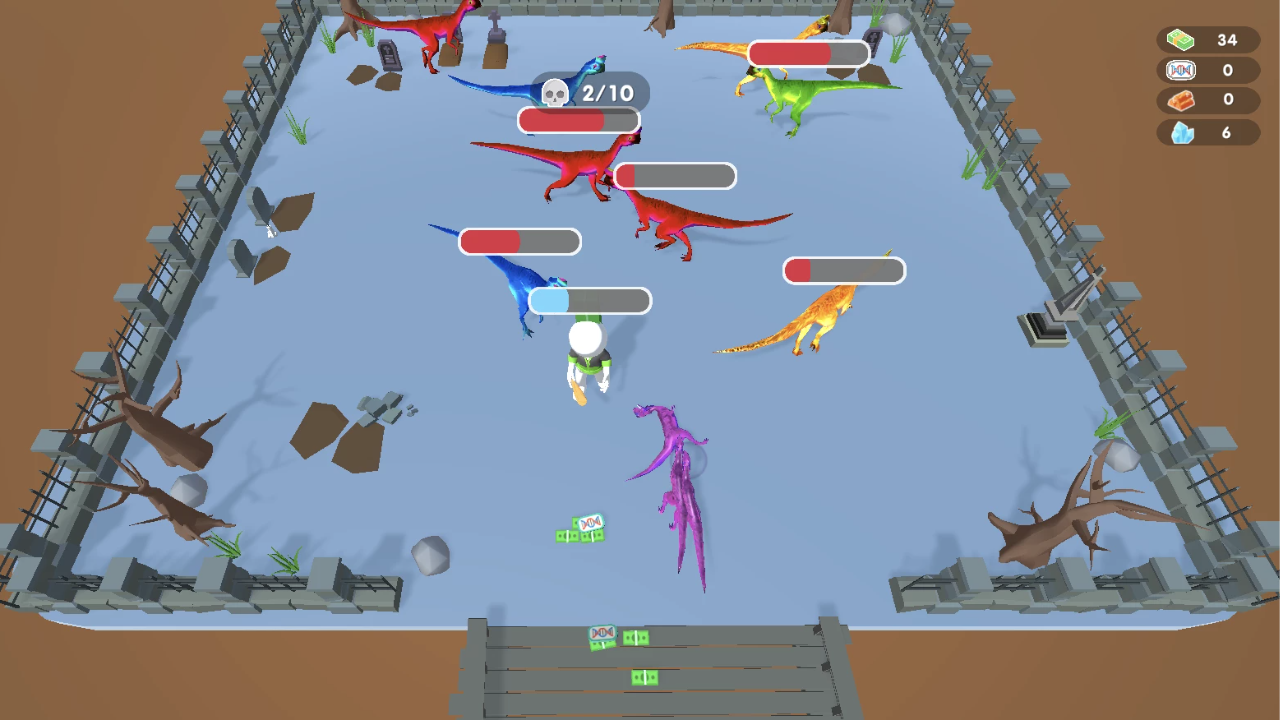Screen dimensions: 1280x720
Task: Select the money counter showing 34
Action: [1226, 41]
